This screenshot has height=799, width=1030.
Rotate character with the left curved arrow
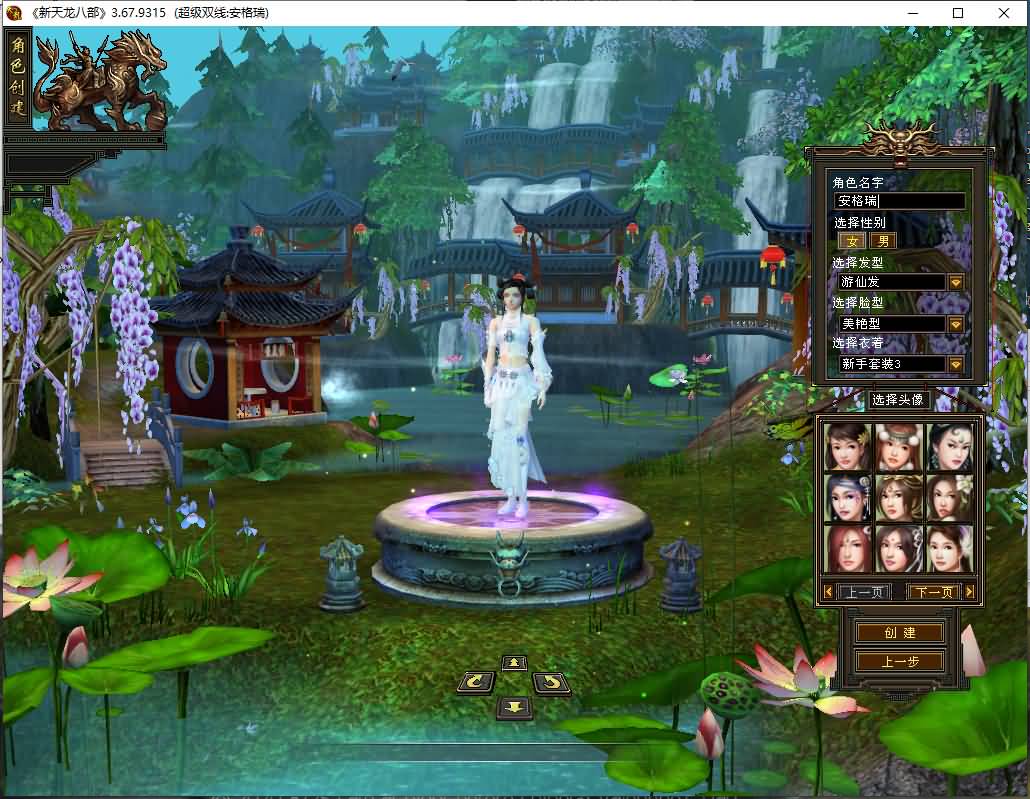tap(476, 683)
